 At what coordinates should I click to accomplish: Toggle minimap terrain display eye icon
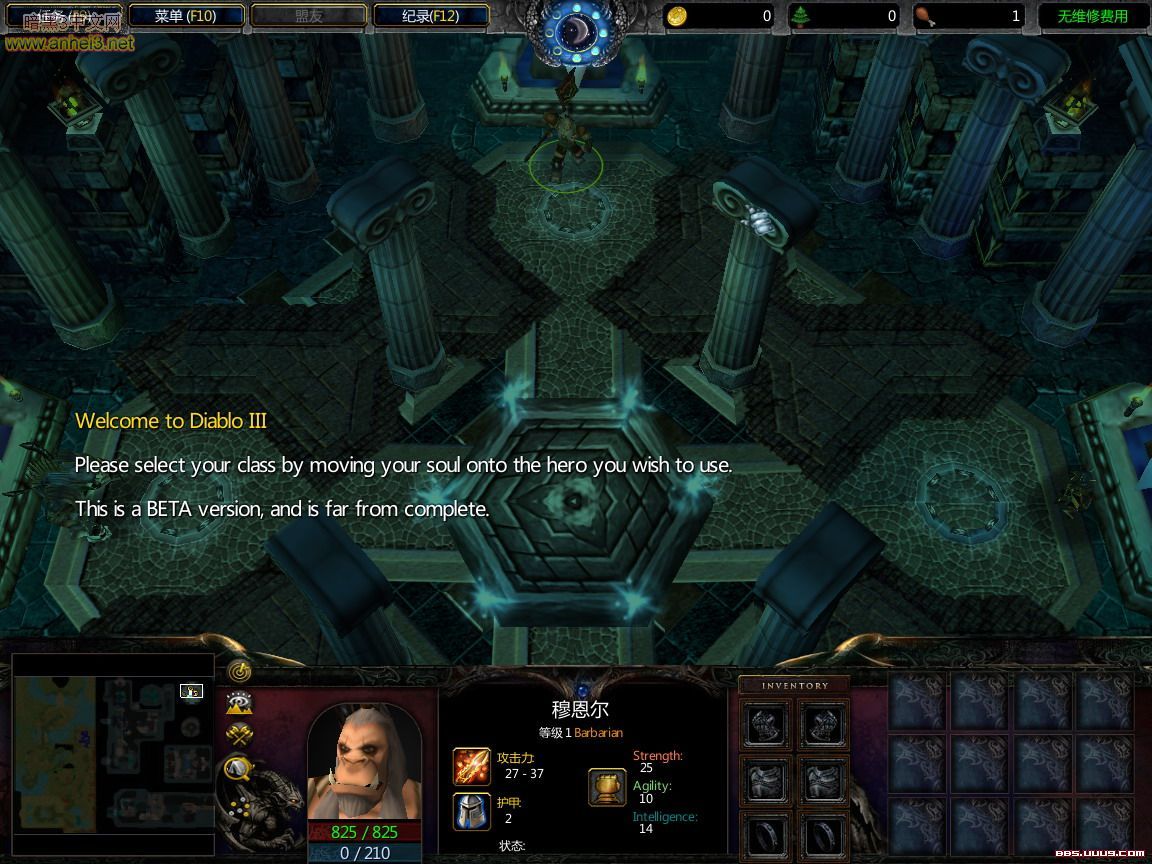click(239, 702)
